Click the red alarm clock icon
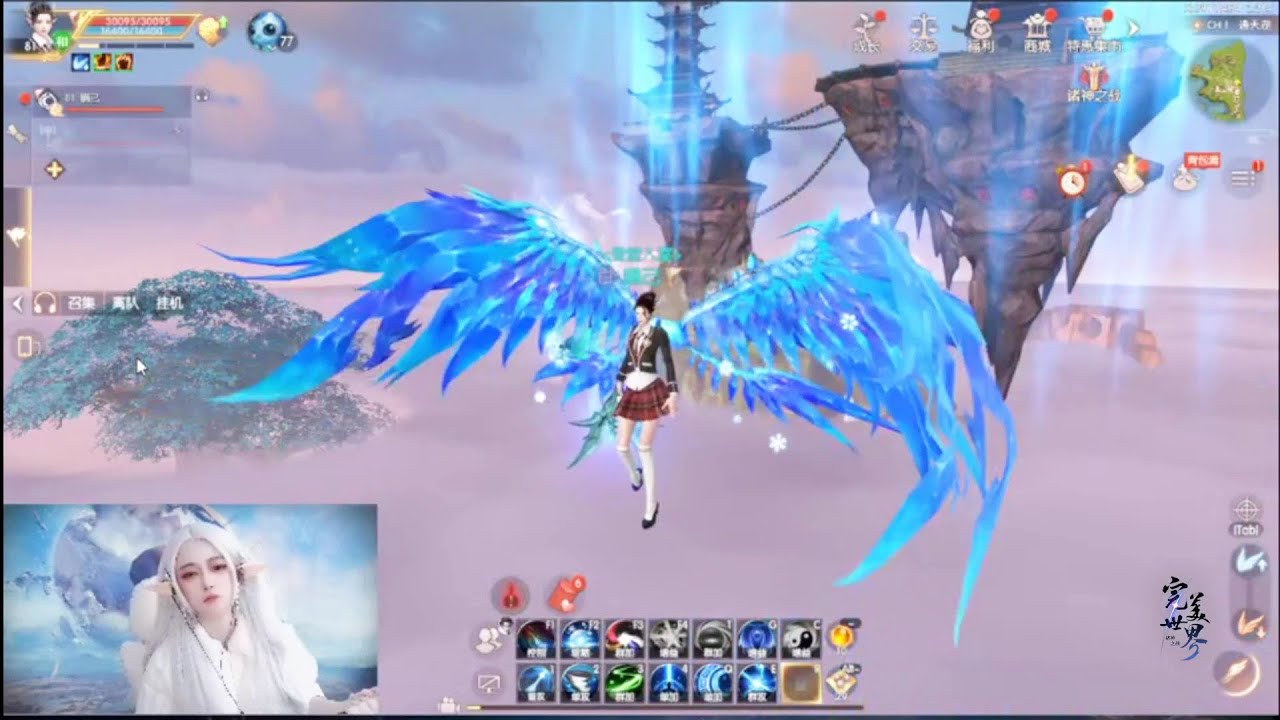Viewport: 1280px width, 720px height. point(1073,180)
